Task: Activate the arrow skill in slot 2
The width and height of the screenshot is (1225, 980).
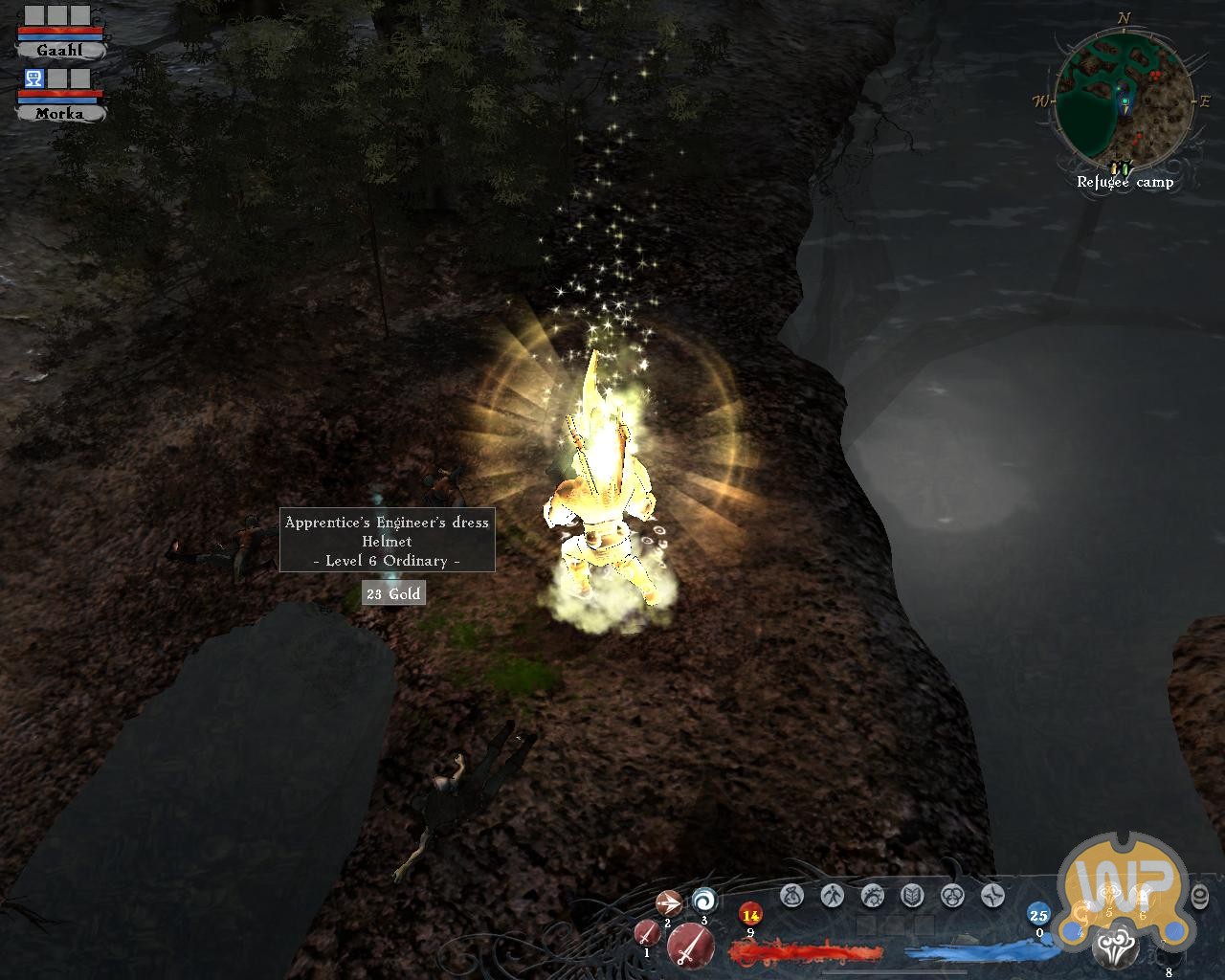Action: [x=668, y=902]
